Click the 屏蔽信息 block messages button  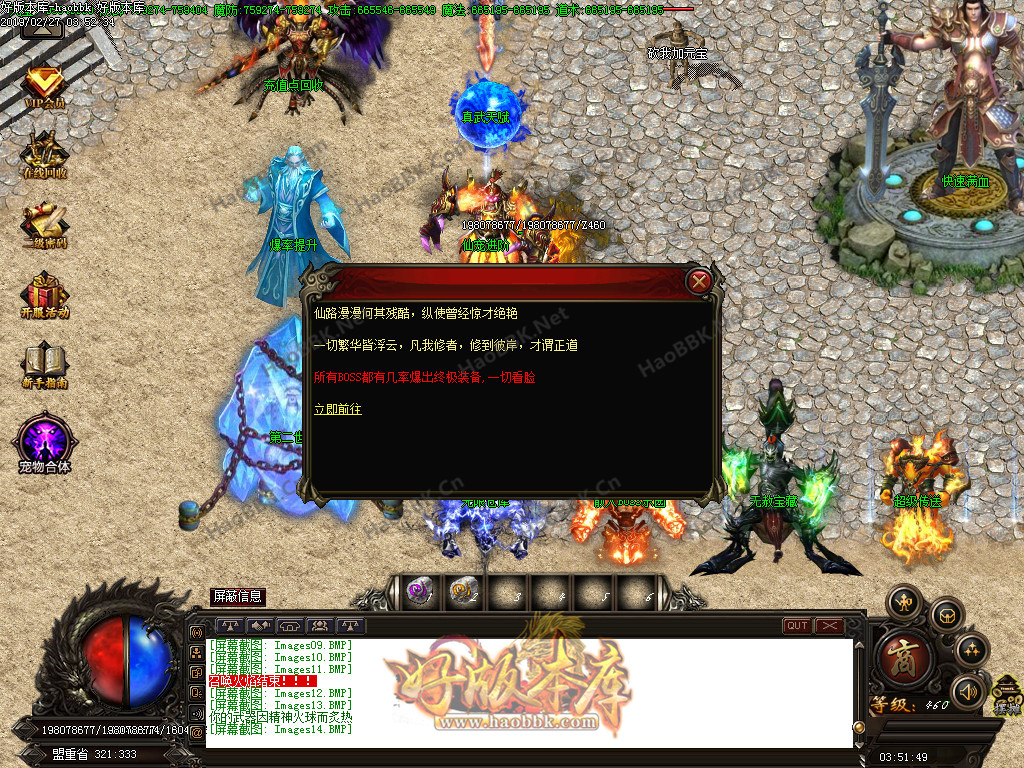238,596
